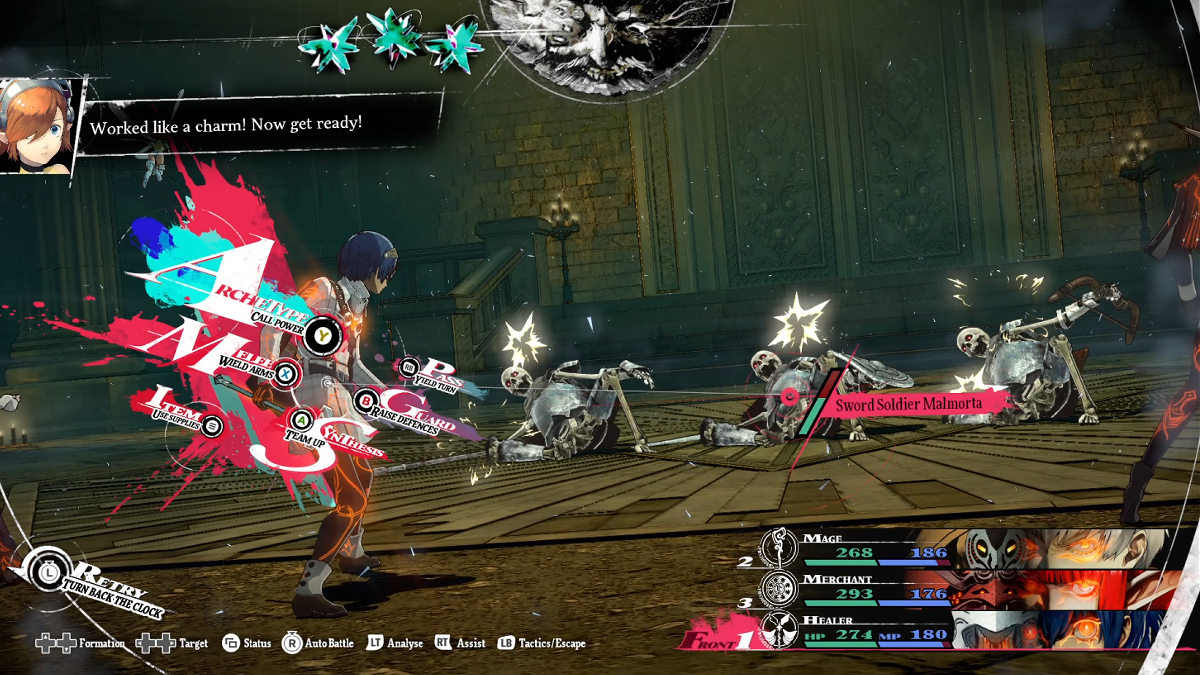Select the Merchant party member panel
The width and height of the screenshot is (1200, 675).
click(960, 590)
